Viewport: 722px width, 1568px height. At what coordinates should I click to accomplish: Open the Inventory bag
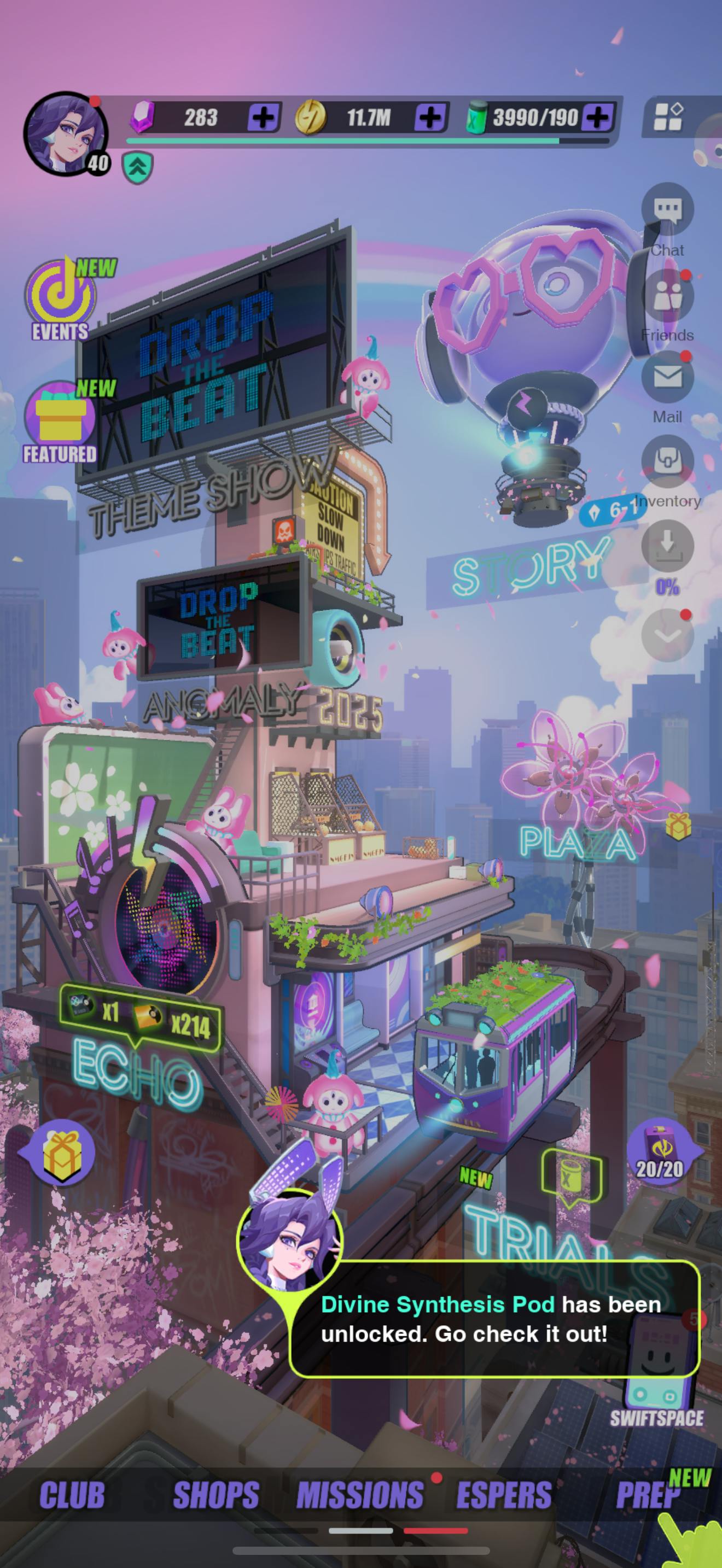(x=667, y=463)
